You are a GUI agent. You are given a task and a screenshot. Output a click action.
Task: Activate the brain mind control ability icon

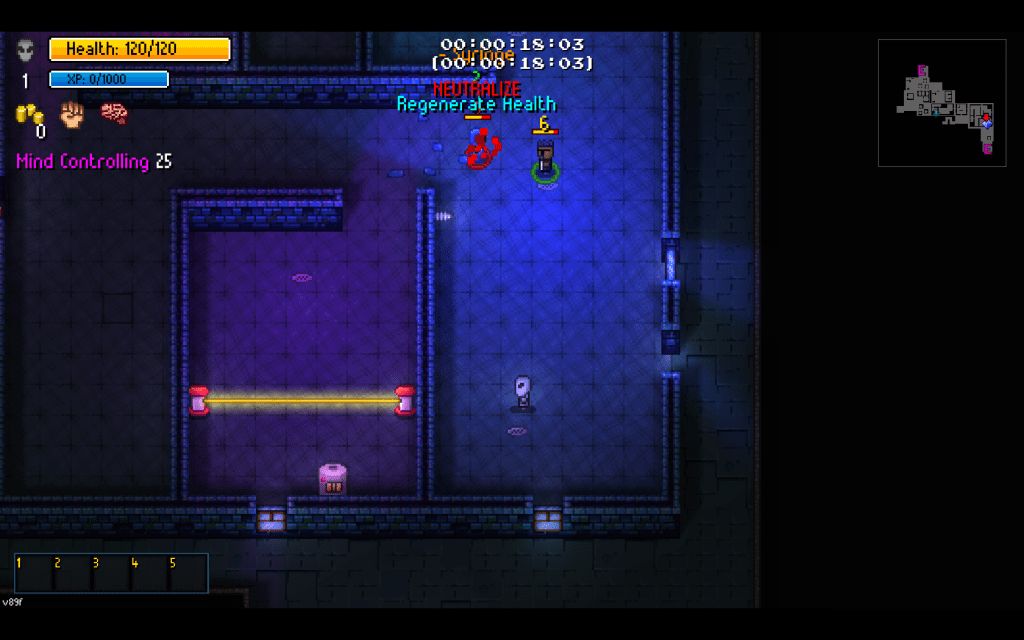(x=114, y=113)
